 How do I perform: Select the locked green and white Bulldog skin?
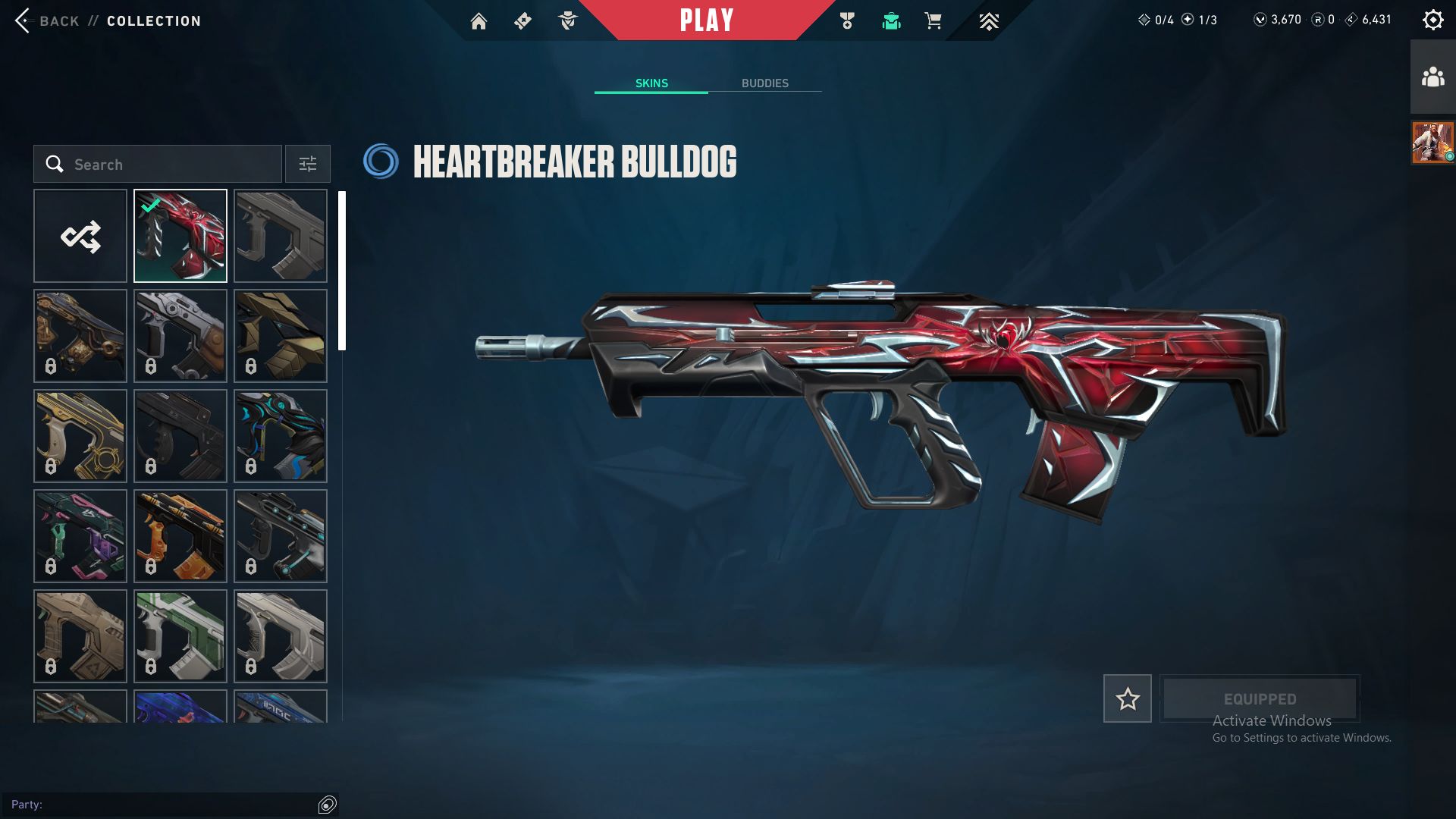click(180, 636)
